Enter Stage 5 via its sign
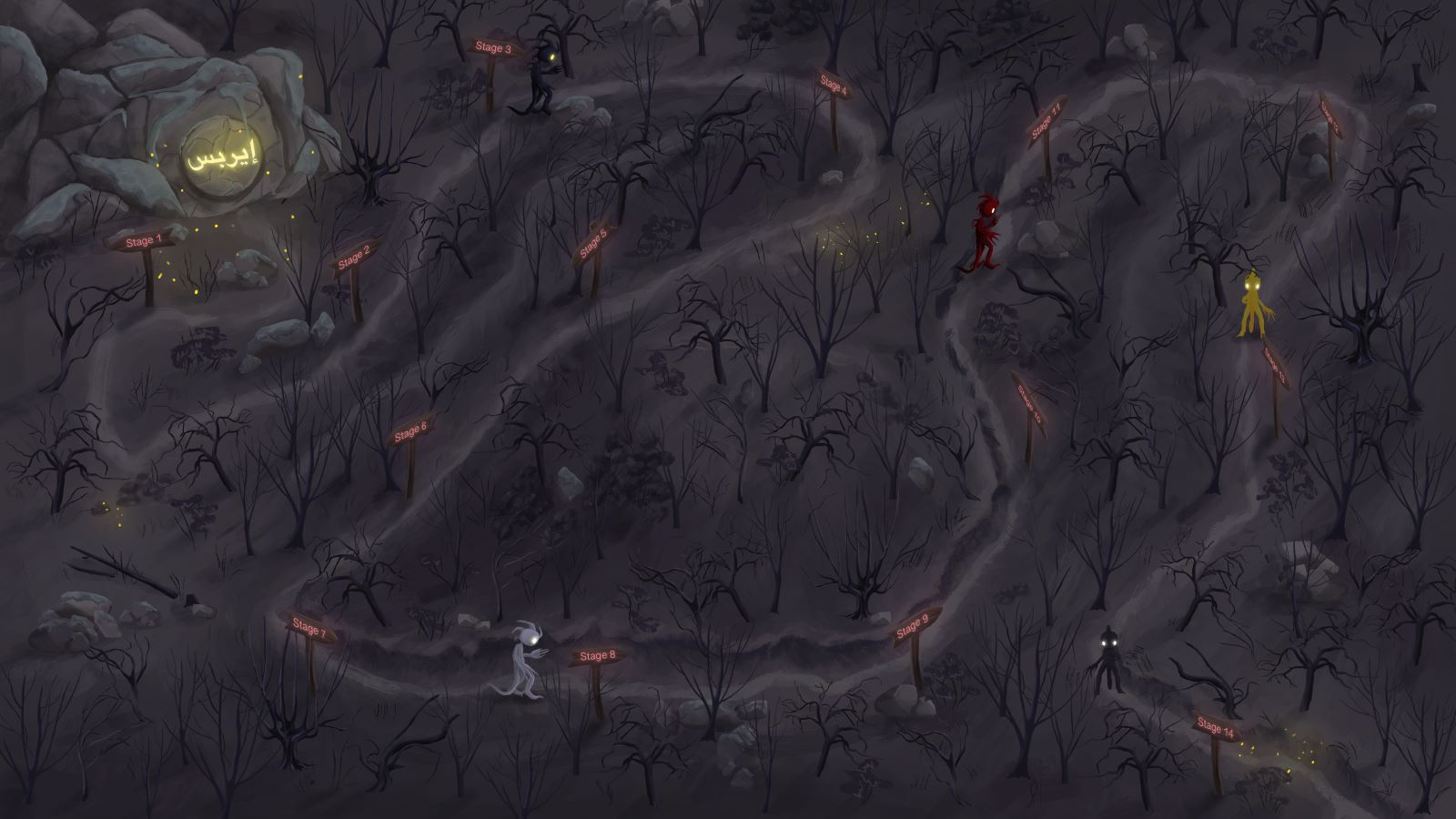1456x819 pixels. [592, 244]
